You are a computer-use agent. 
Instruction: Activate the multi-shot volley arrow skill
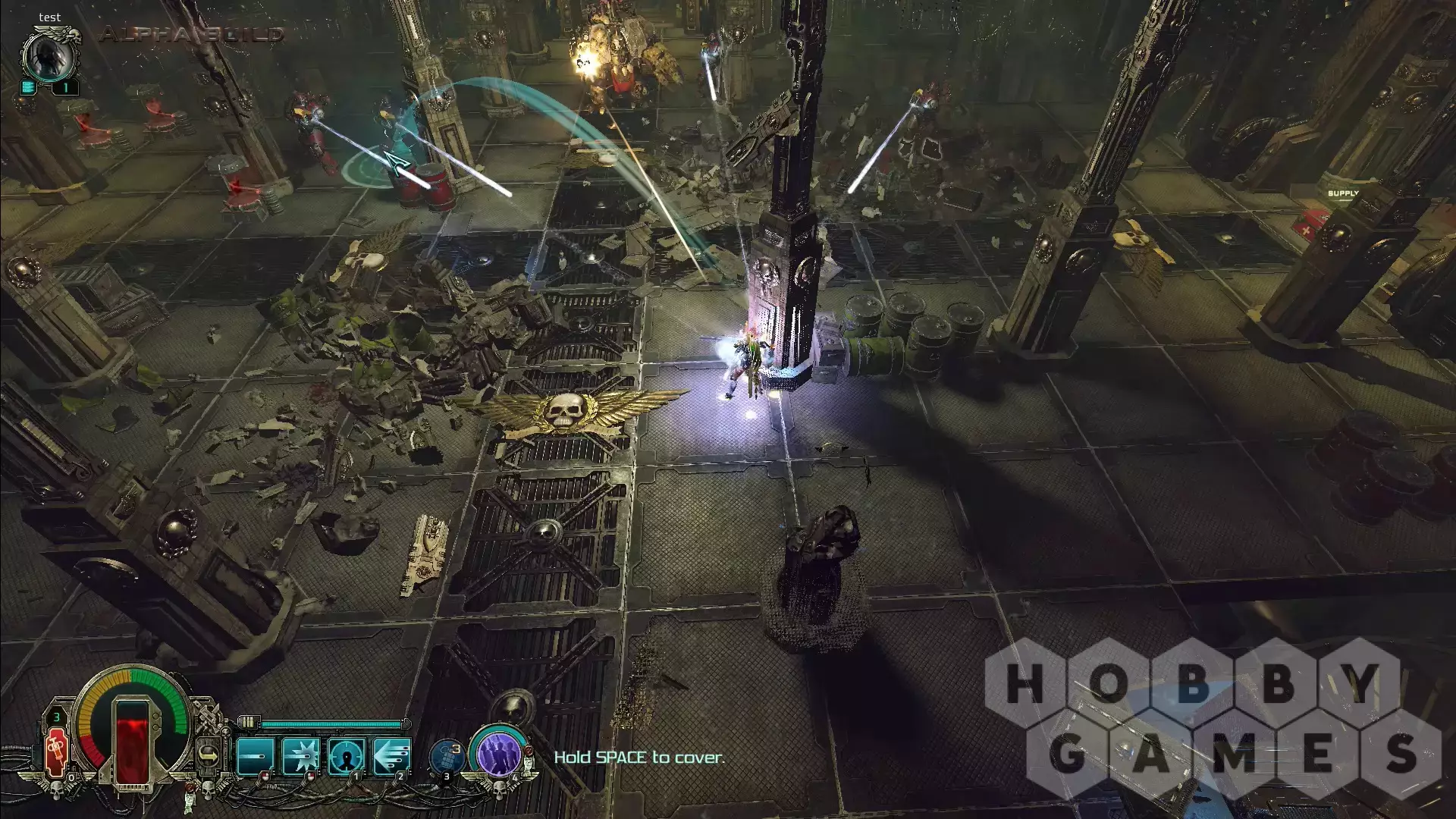pyautogui.click(x=392, y=756)
